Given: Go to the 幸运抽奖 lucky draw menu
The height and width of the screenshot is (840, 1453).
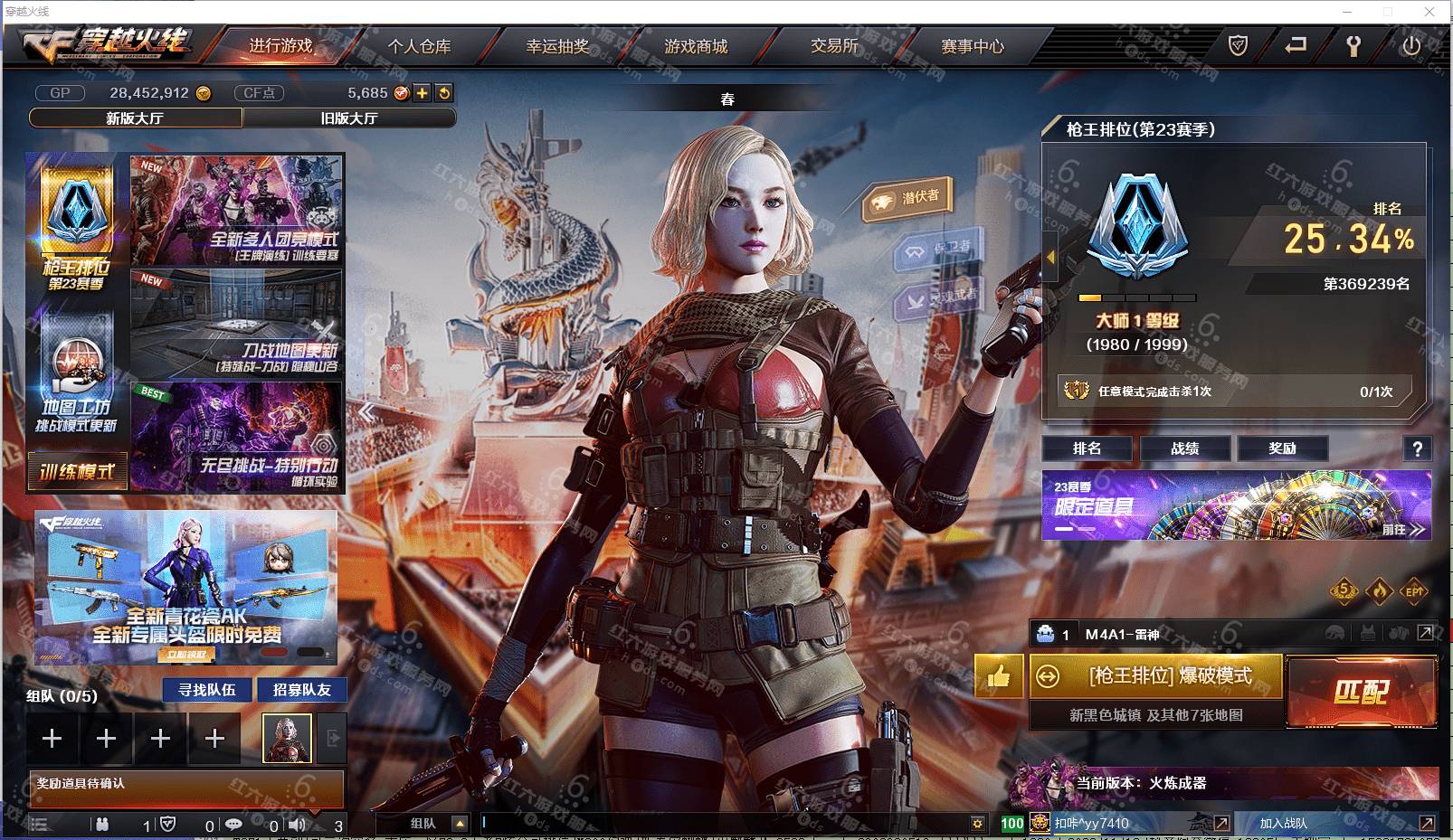Looking at the screenshot, I should [x=557, y=46].
